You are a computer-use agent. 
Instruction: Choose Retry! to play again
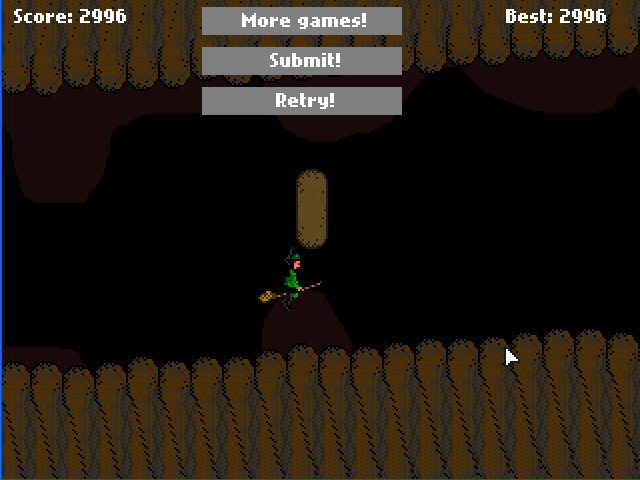(x=302, y=101)
